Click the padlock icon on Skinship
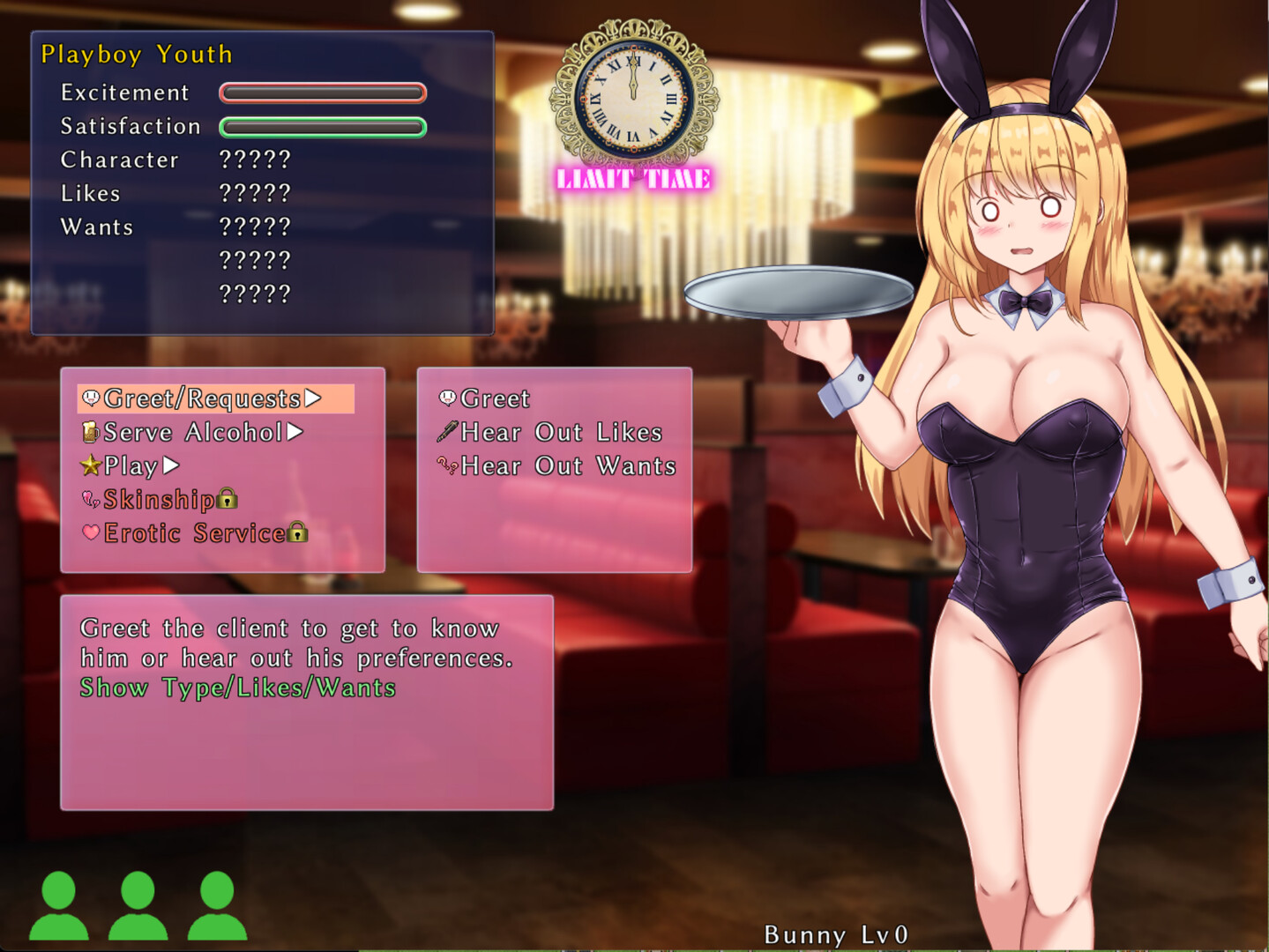This screenshot has width=1269, height=952. pos(228,499)
